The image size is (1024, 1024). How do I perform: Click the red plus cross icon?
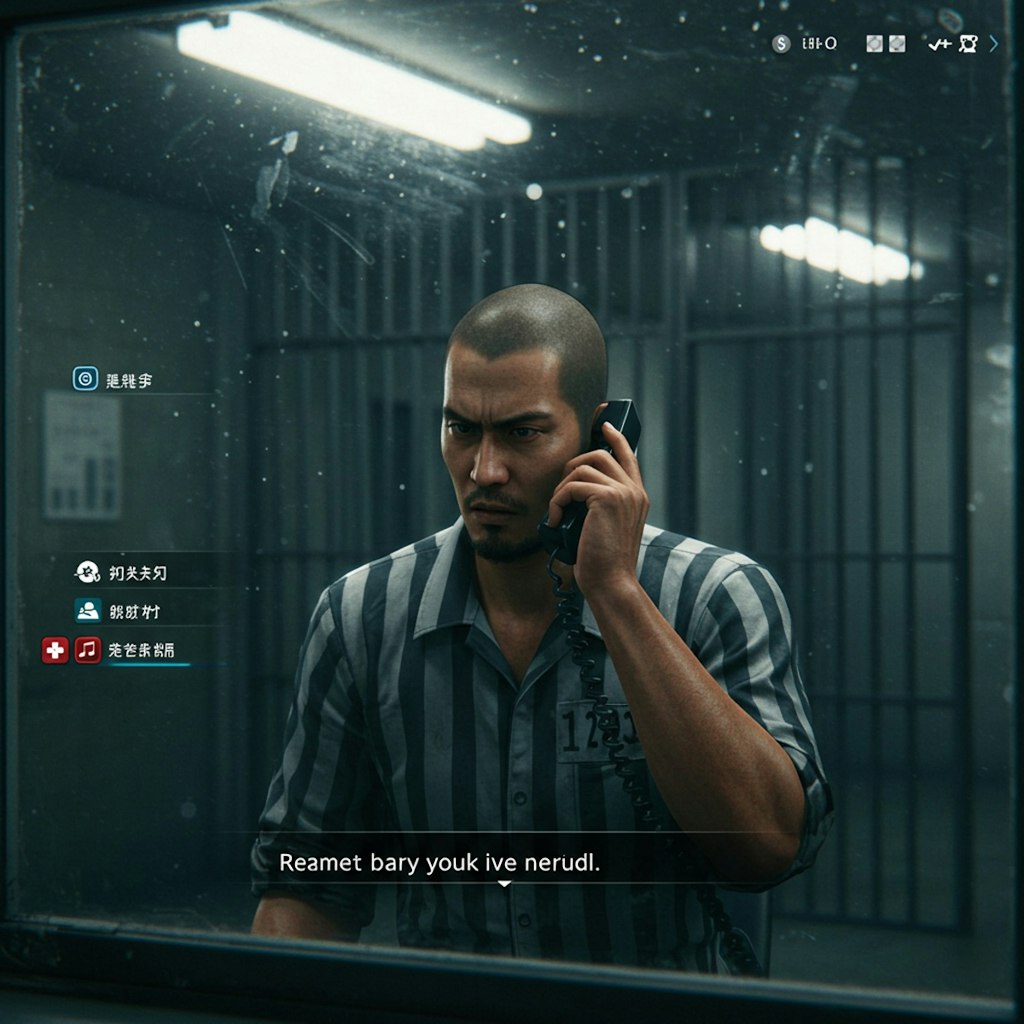(x=55, y=650)
